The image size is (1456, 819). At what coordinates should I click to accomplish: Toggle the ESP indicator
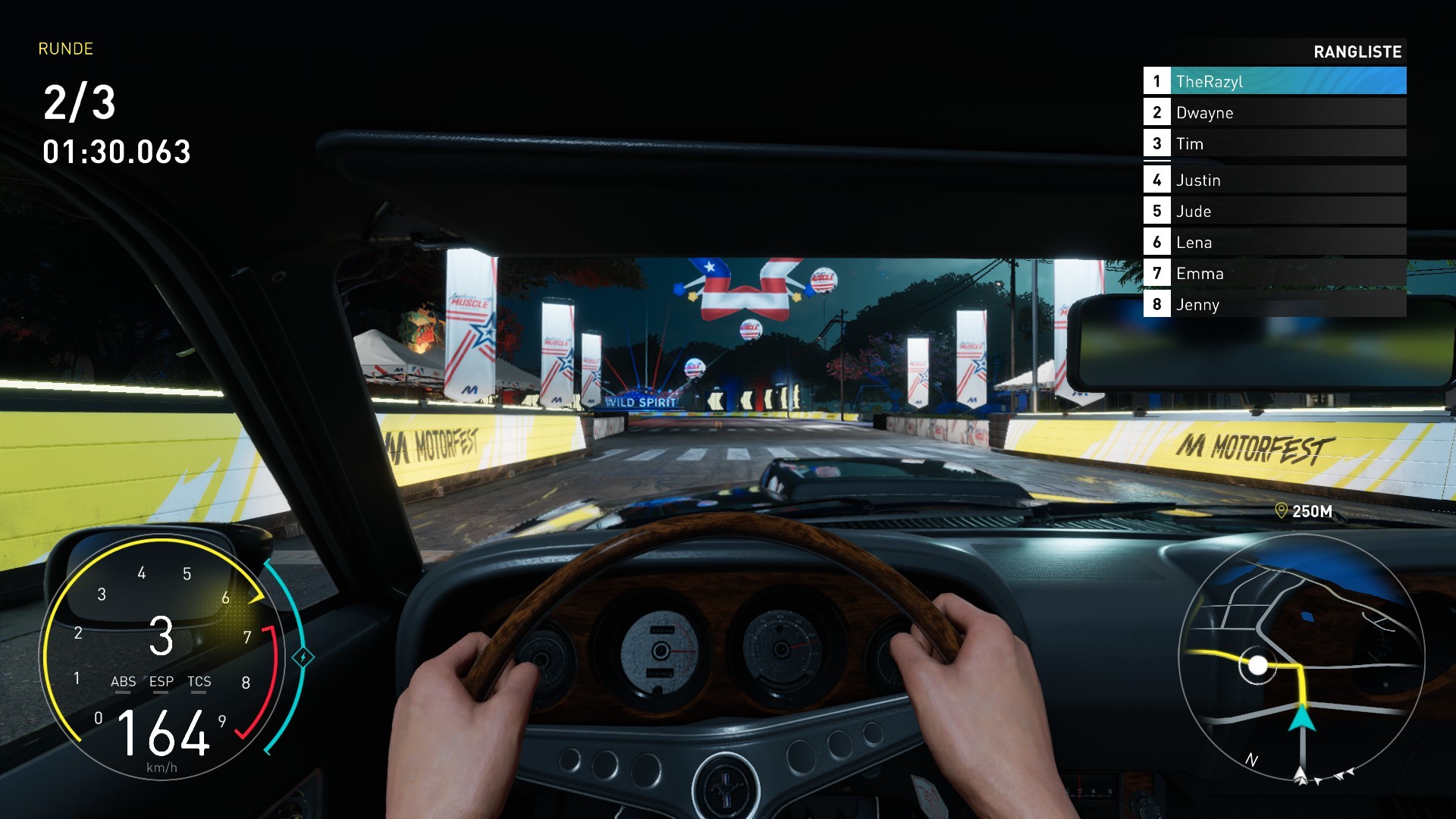point(161,682)
